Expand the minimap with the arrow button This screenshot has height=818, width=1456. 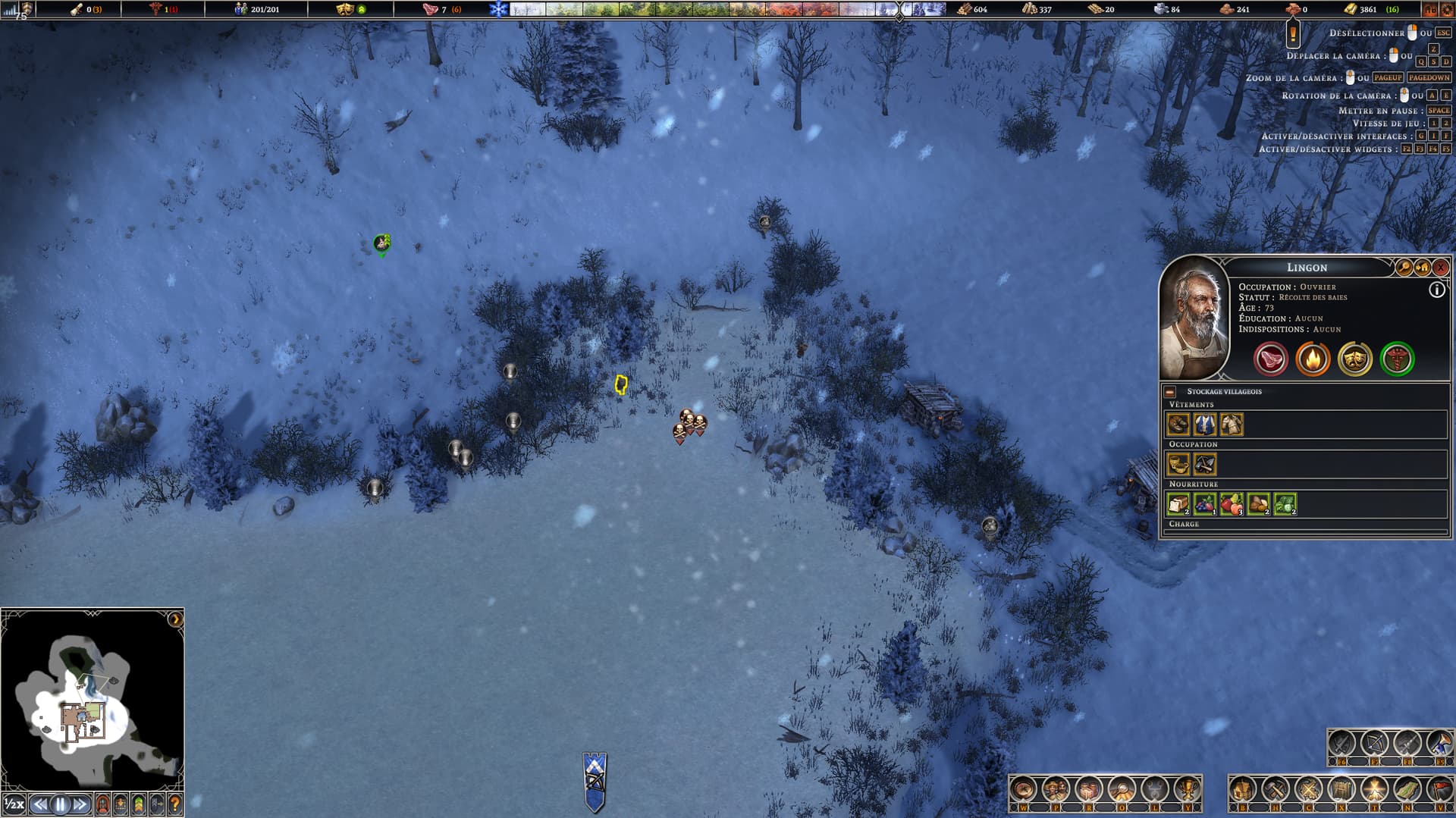coord(175,619)
